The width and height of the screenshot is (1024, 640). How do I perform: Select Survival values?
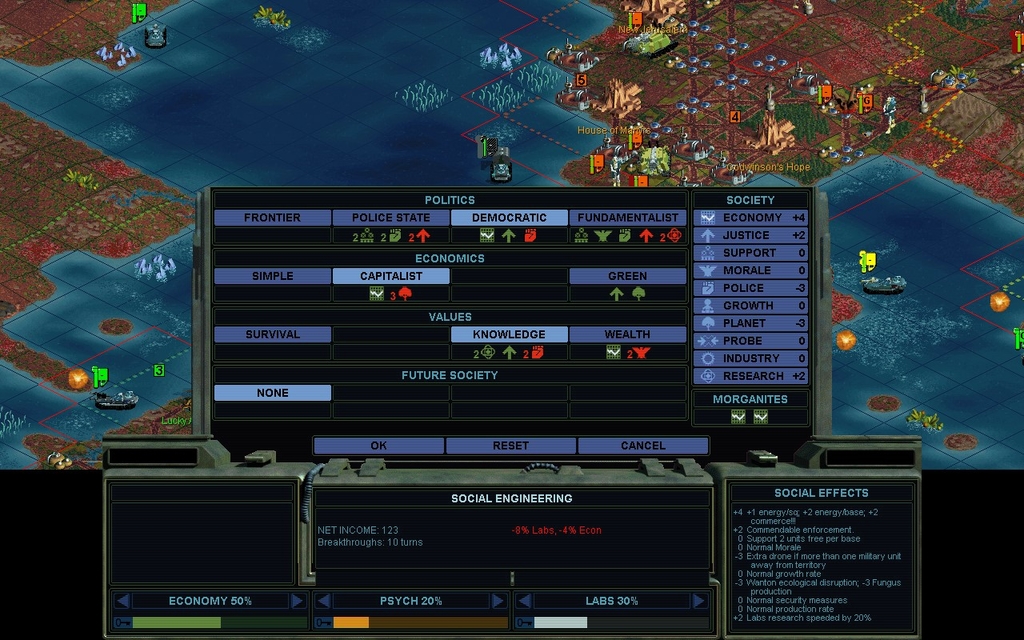click(272, 335)
